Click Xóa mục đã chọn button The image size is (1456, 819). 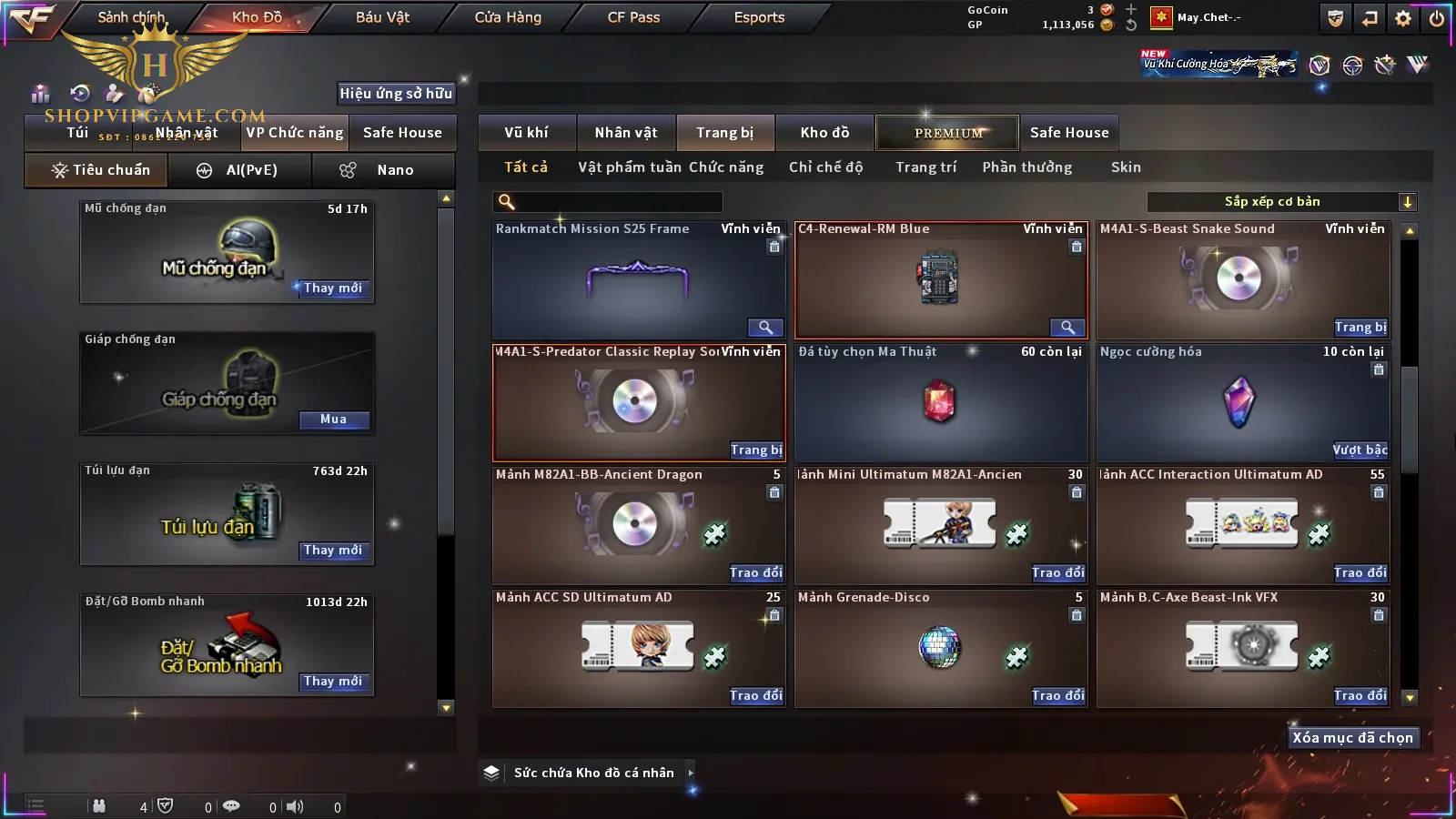click(x=1352, y=738)
